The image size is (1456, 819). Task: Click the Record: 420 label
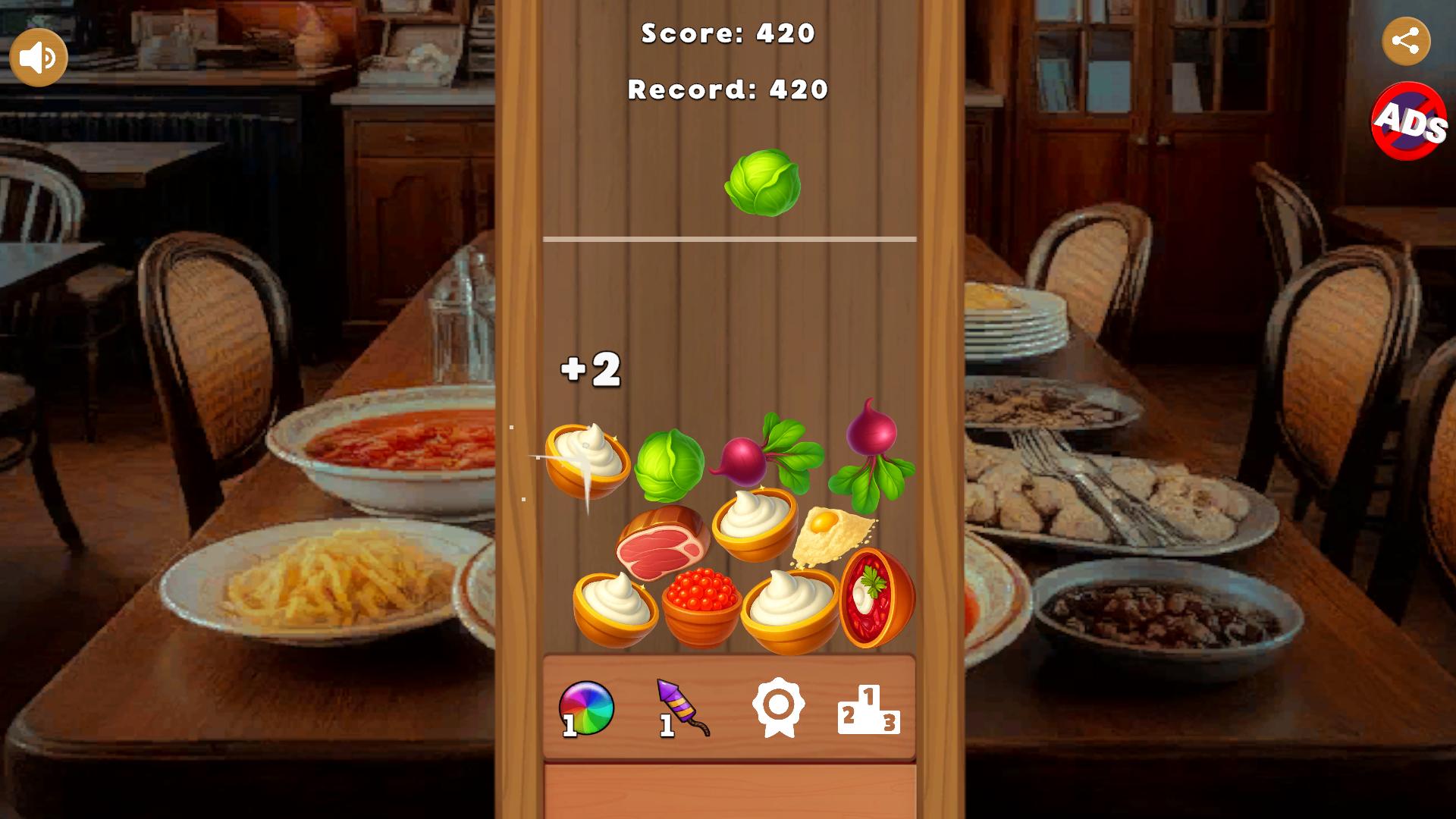[x=726, y=89]
